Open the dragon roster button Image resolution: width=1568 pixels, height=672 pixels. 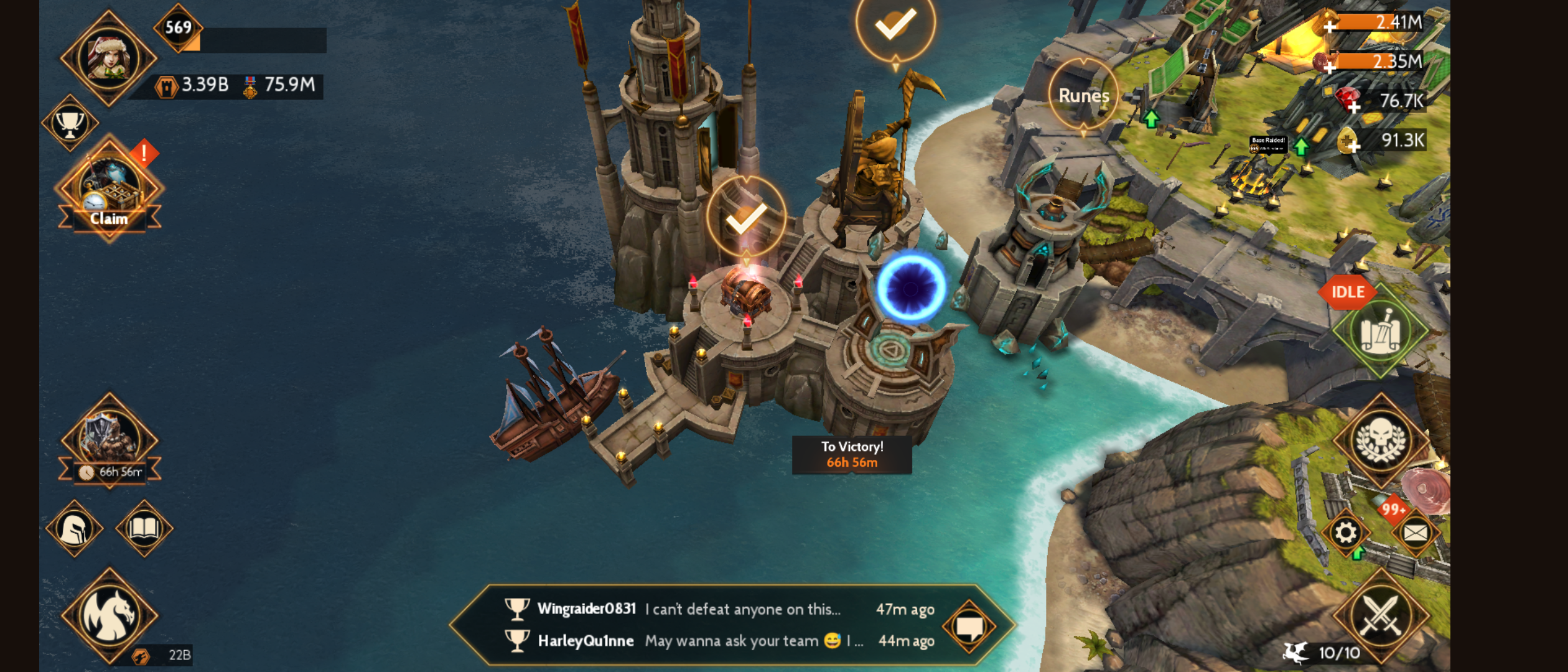click(110, 616)
